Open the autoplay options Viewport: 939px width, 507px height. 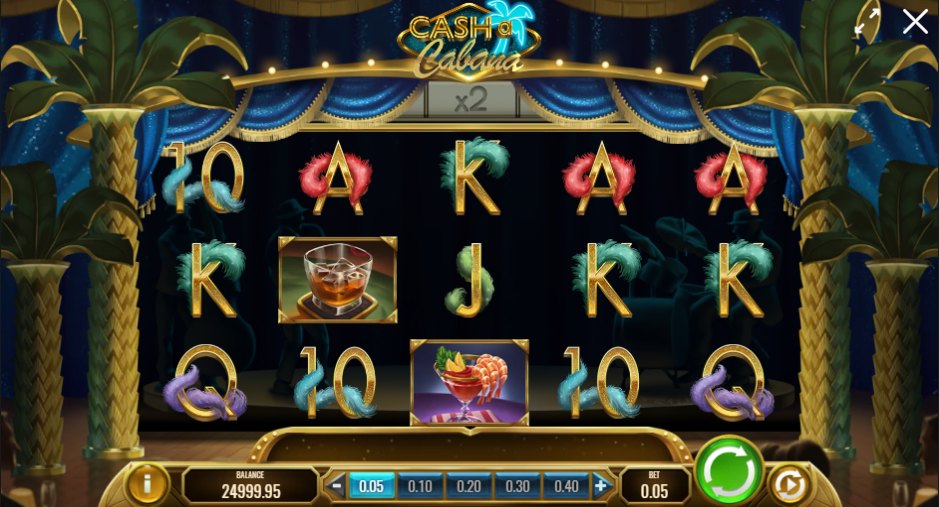(788, 485)
